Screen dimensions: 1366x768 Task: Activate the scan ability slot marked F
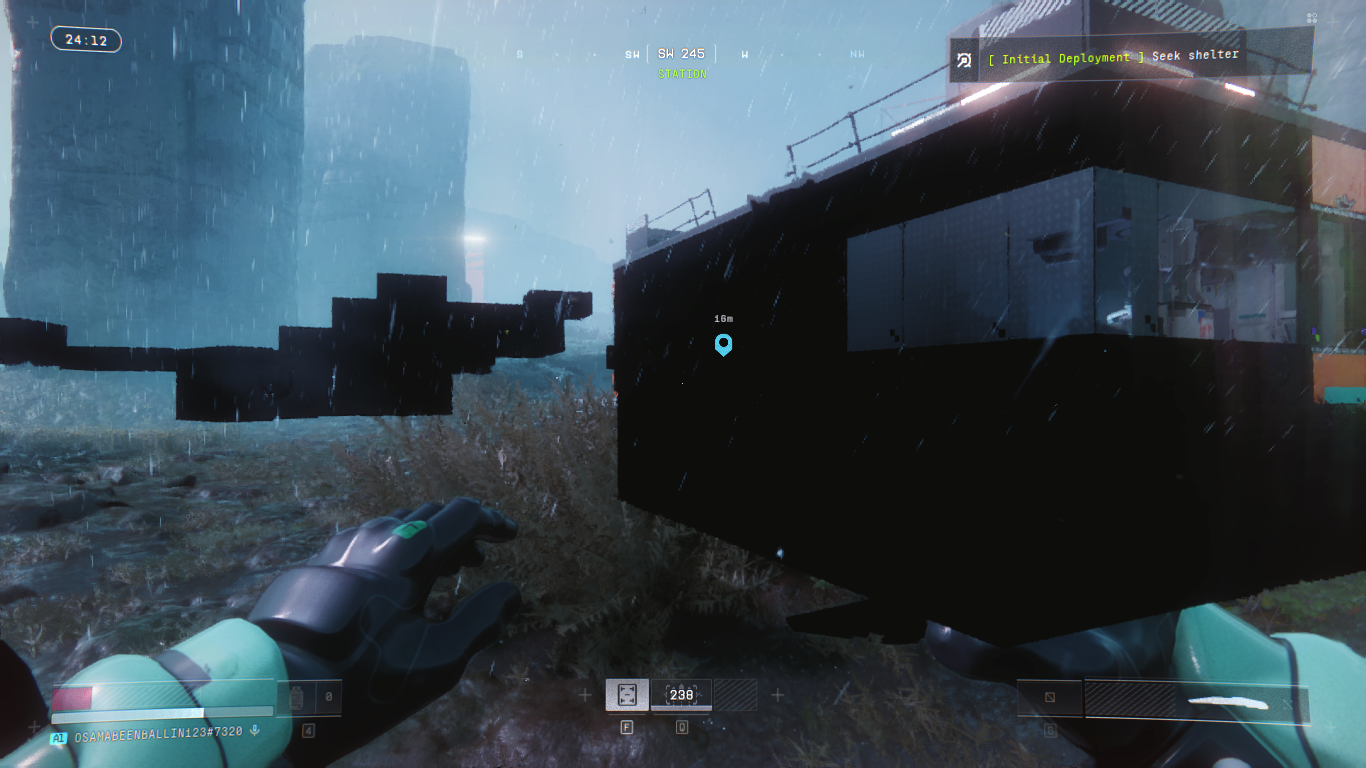coord(627,694)
